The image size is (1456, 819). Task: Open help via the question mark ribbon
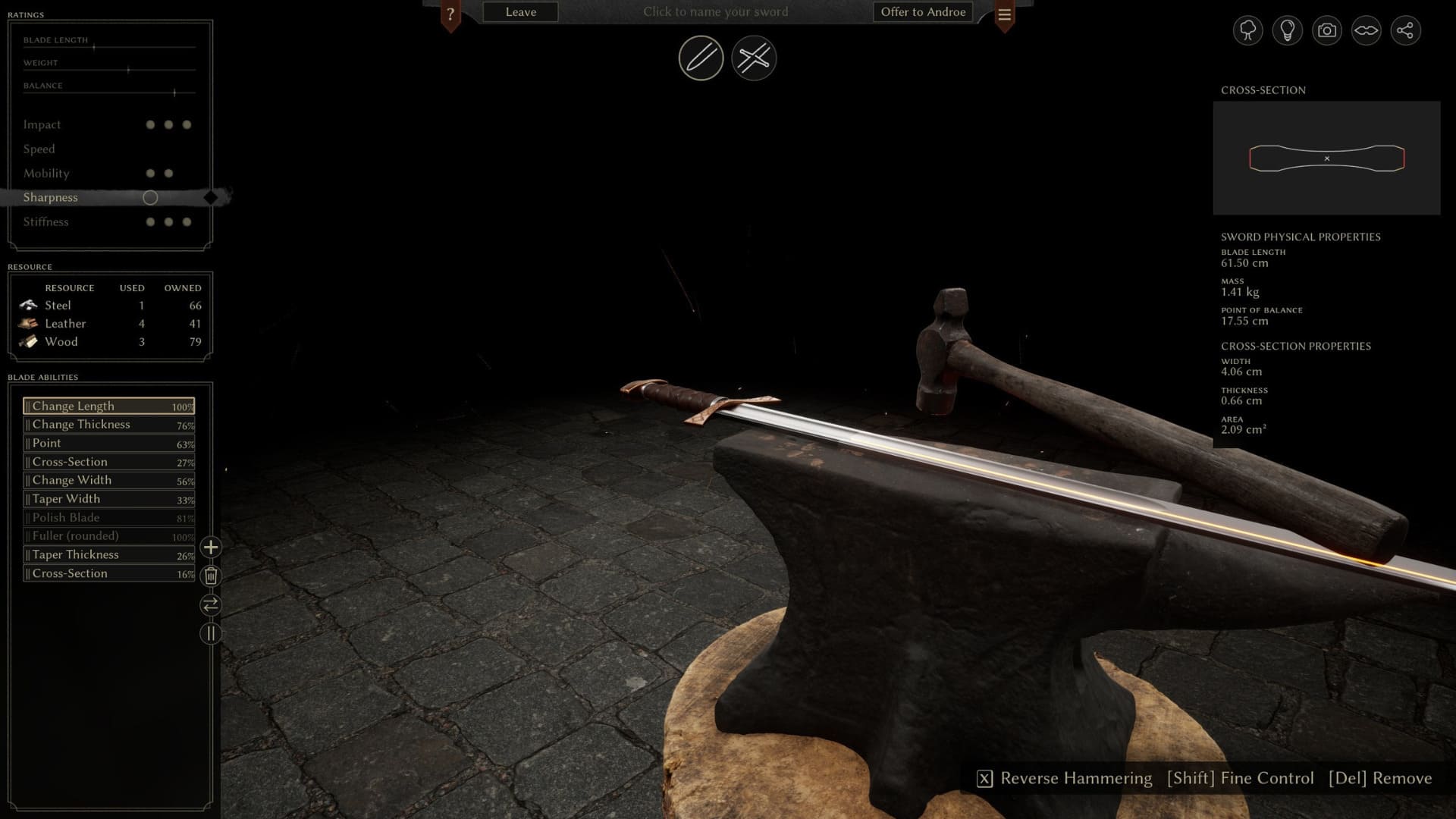pyautogui.click(x=453, y=11)
